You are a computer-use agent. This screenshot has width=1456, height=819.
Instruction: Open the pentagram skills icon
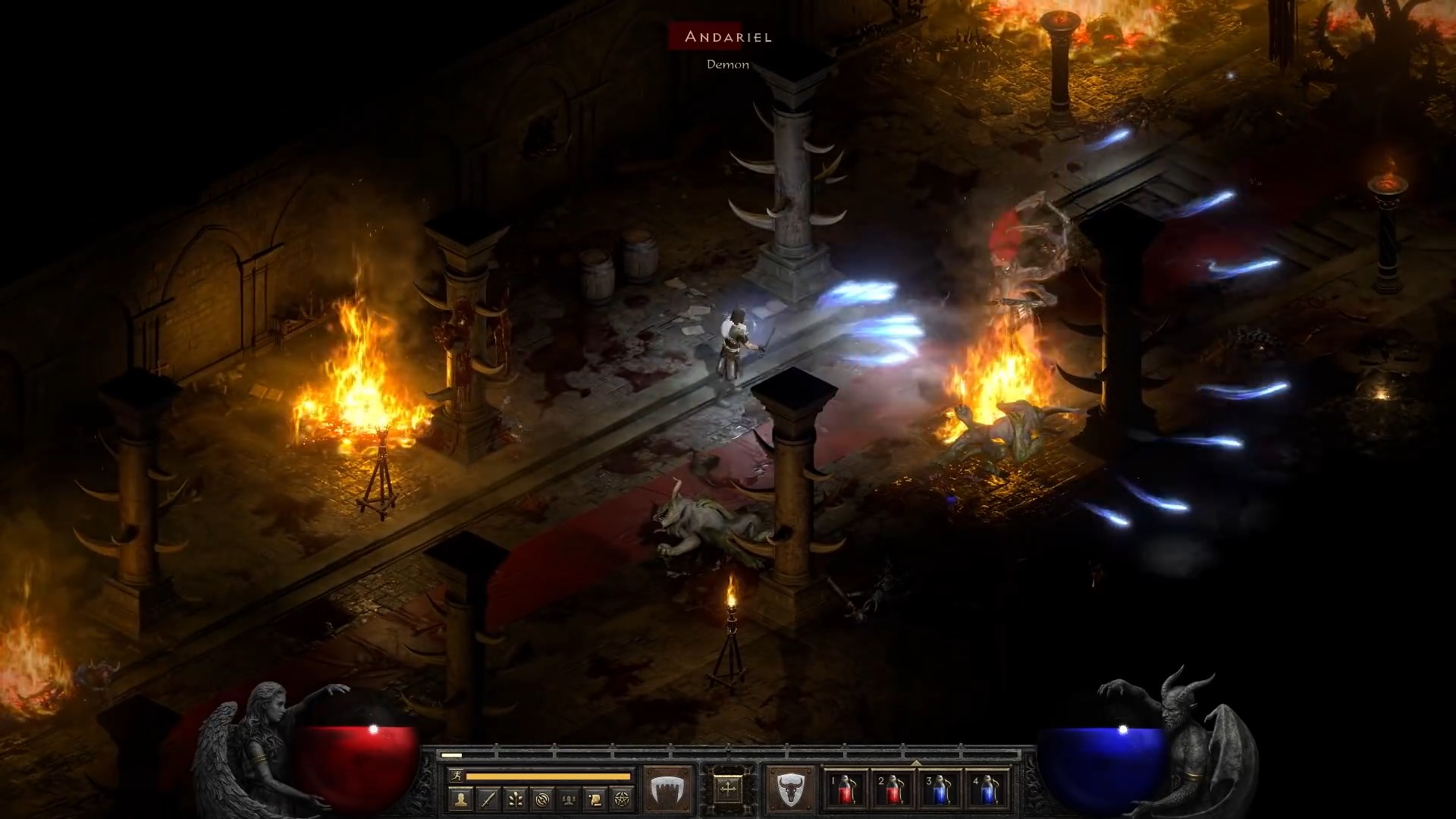point(621,799)
